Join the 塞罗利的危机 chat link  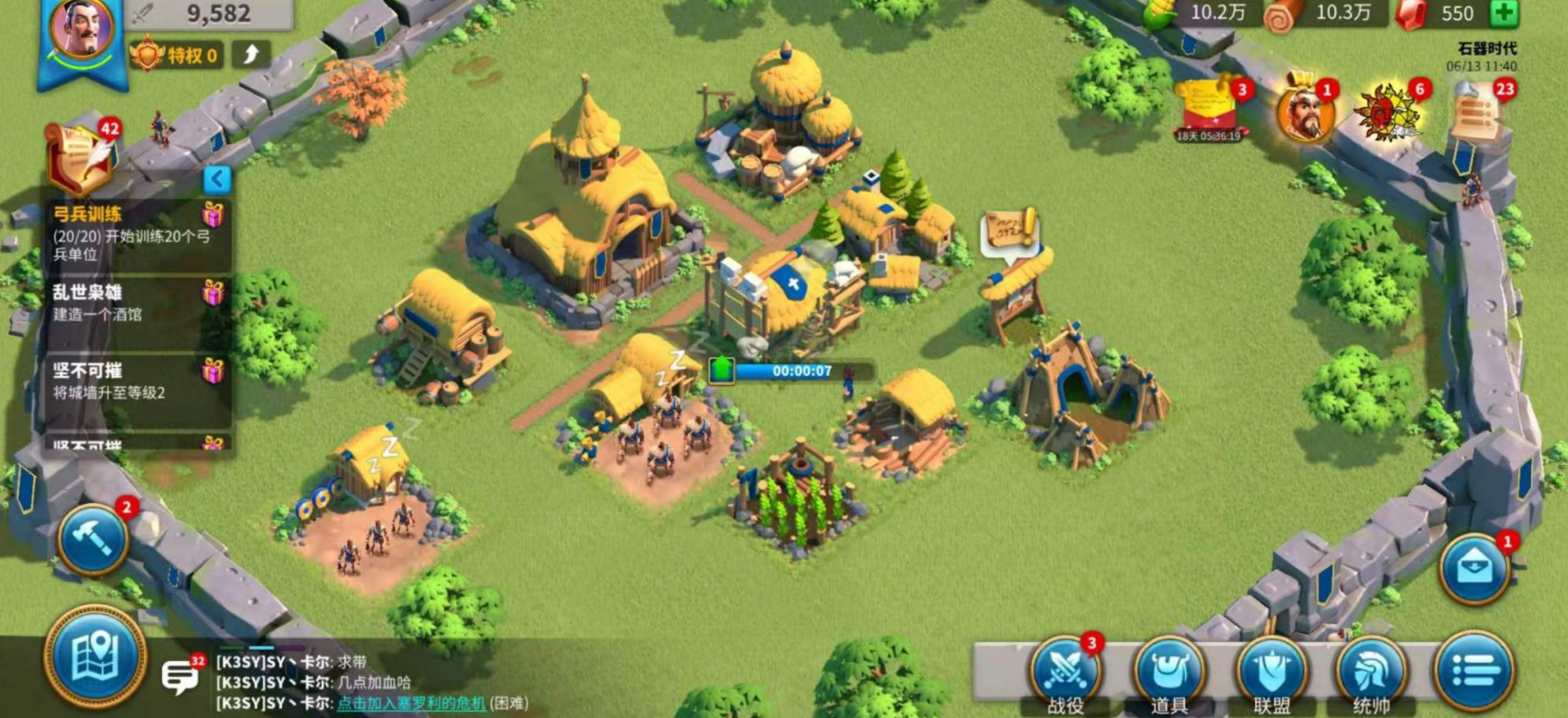[x=411, y=703]
